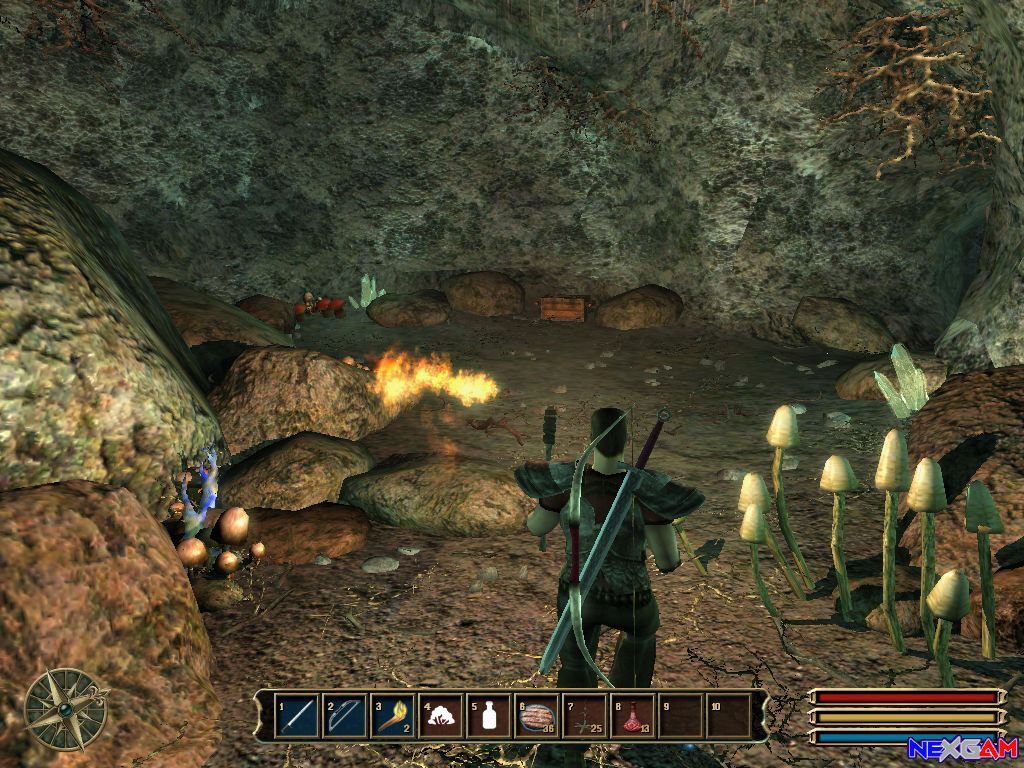Choose the torch in slot 3

tap(392, 716)
